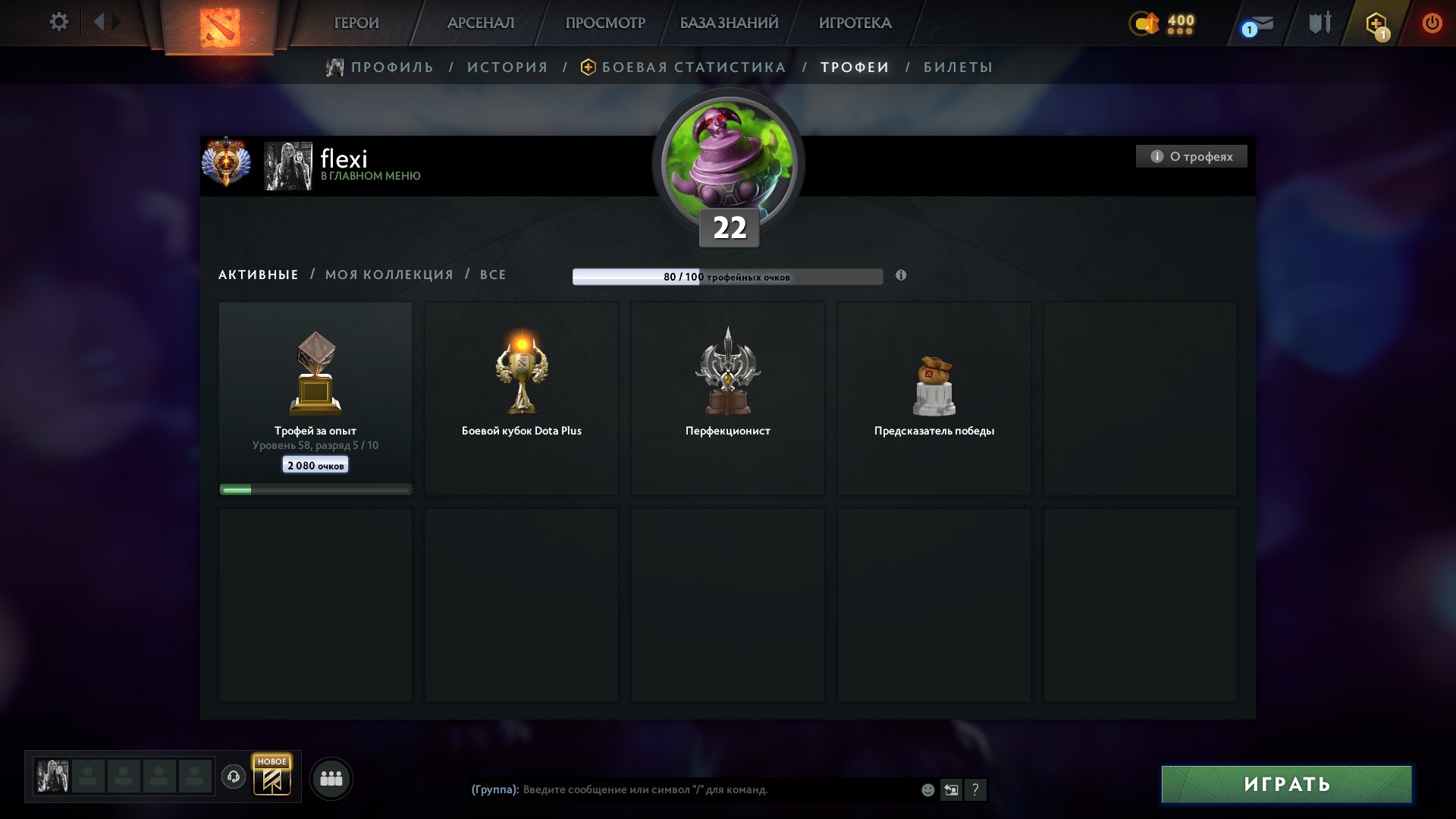Open the Просмотр menu
This screenshot has height=819, width=1456.
605,23
